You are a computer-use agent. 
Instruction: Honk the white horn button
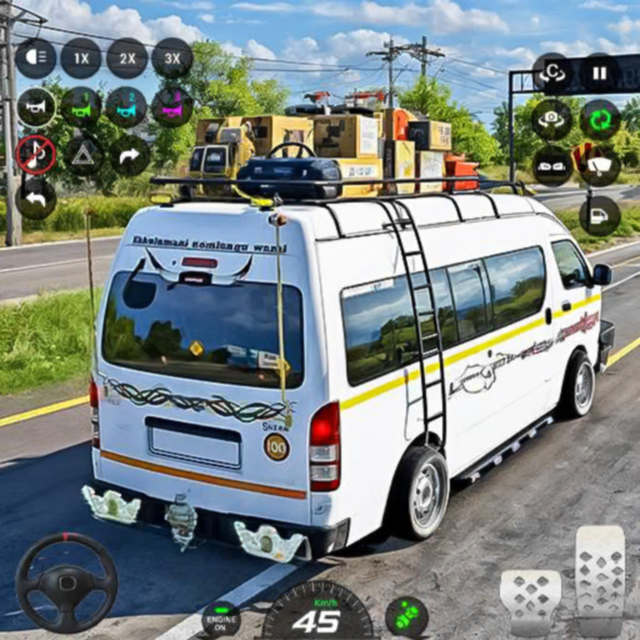click(36, 107)
